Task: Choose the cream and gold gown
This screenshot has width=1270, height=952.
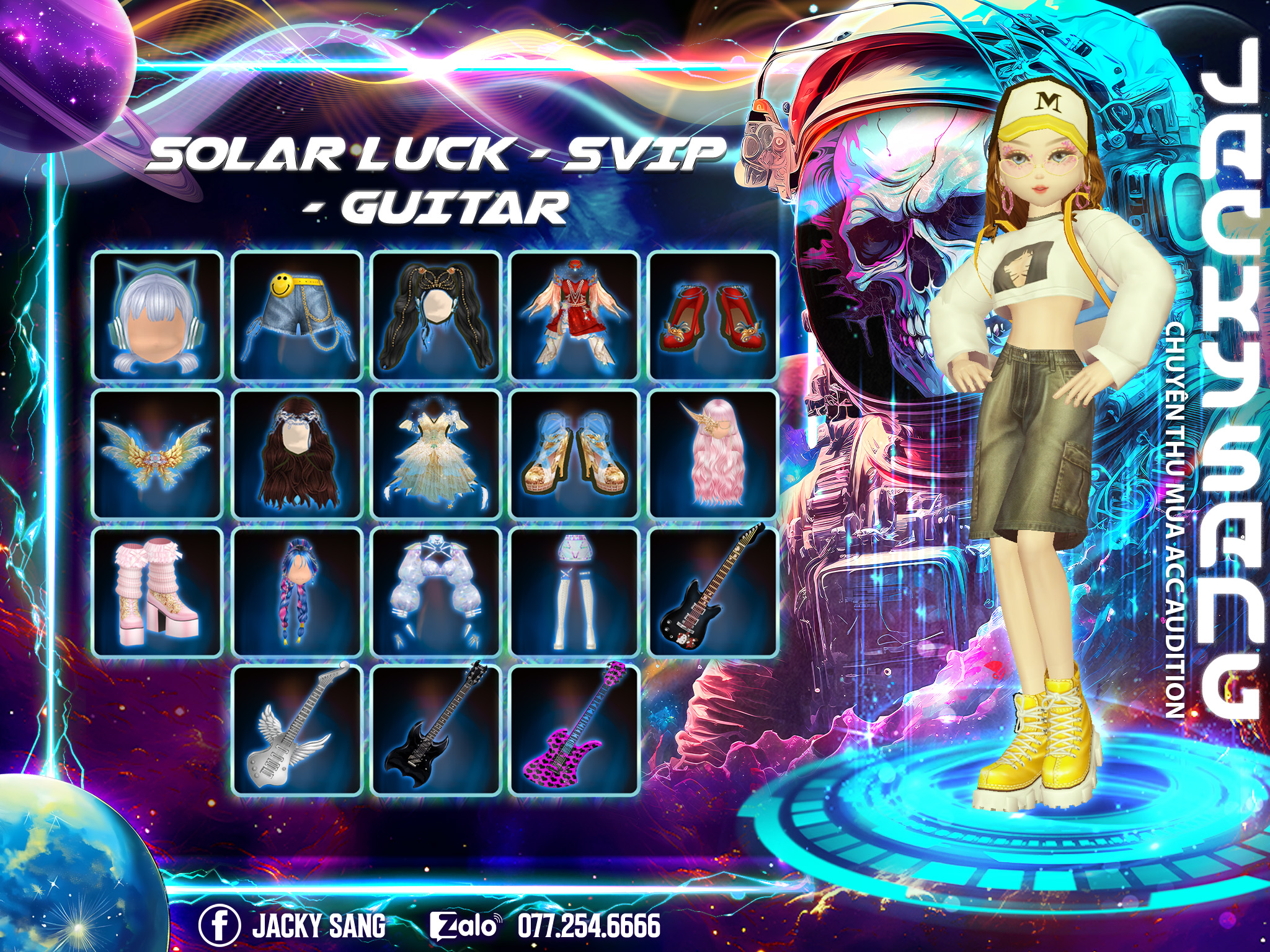Action: [x=436, y=454]
